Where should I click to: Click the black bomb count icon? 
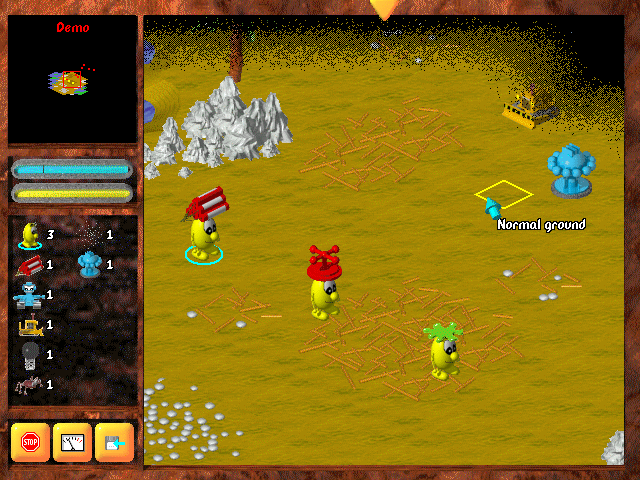point(28,354)
